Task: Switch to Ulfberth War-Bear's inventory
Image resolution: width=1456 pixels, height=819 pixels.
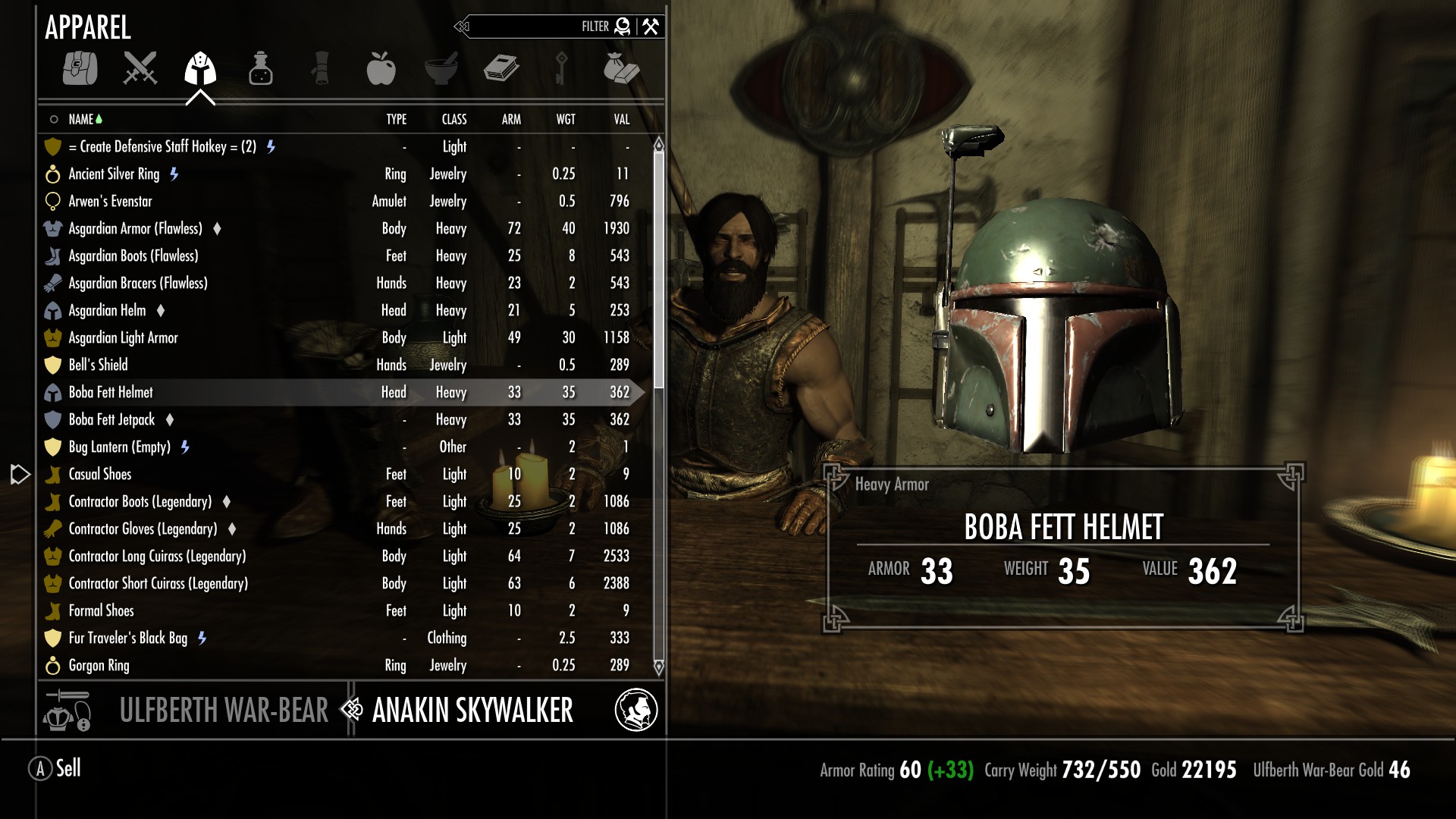Action: (x=223, y=711)
